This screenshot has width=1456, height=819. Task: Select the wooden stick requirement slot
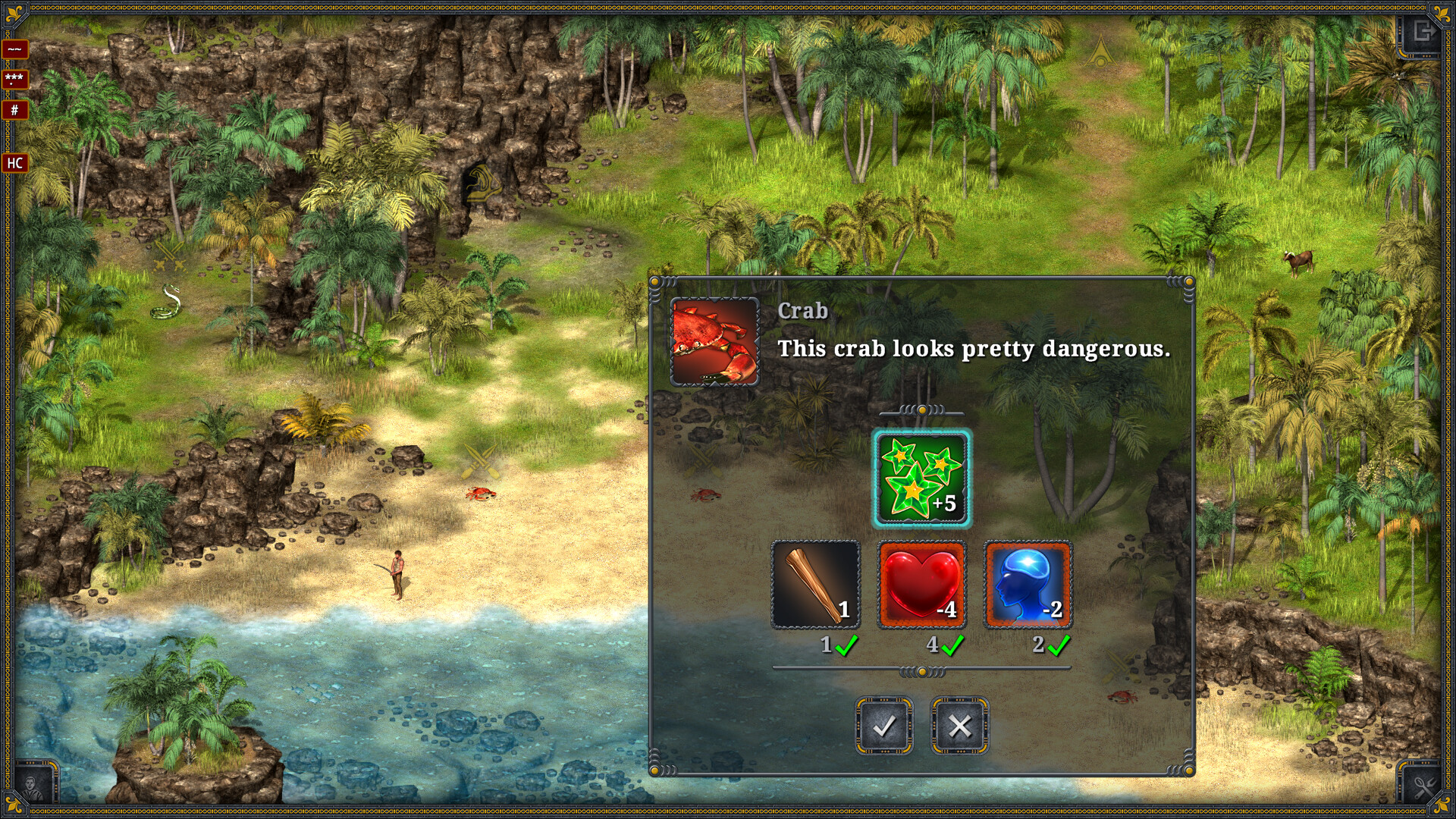[x=815, y=585]
